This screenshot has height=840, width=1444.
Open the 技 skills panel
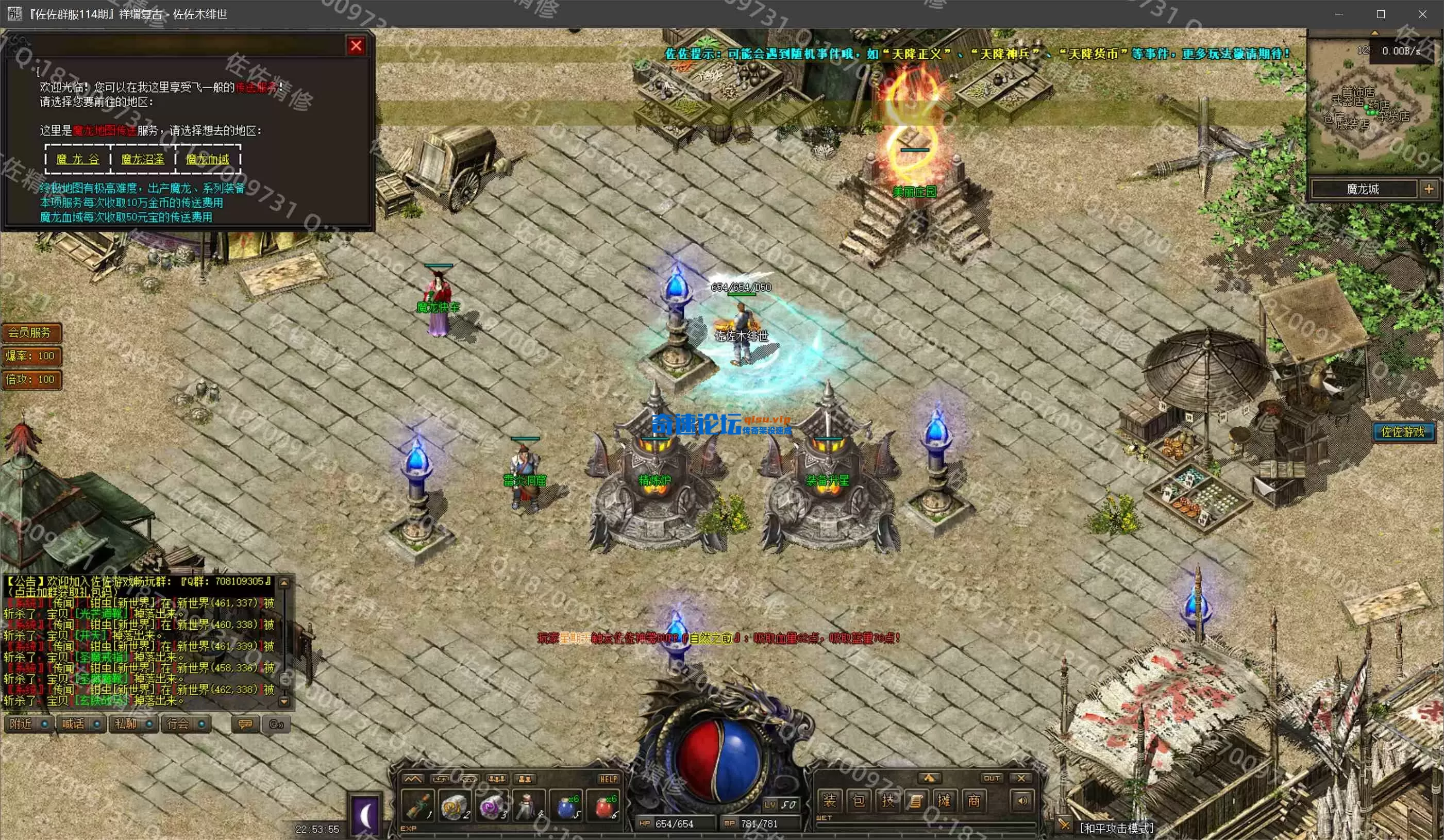[x=887, y=800]
